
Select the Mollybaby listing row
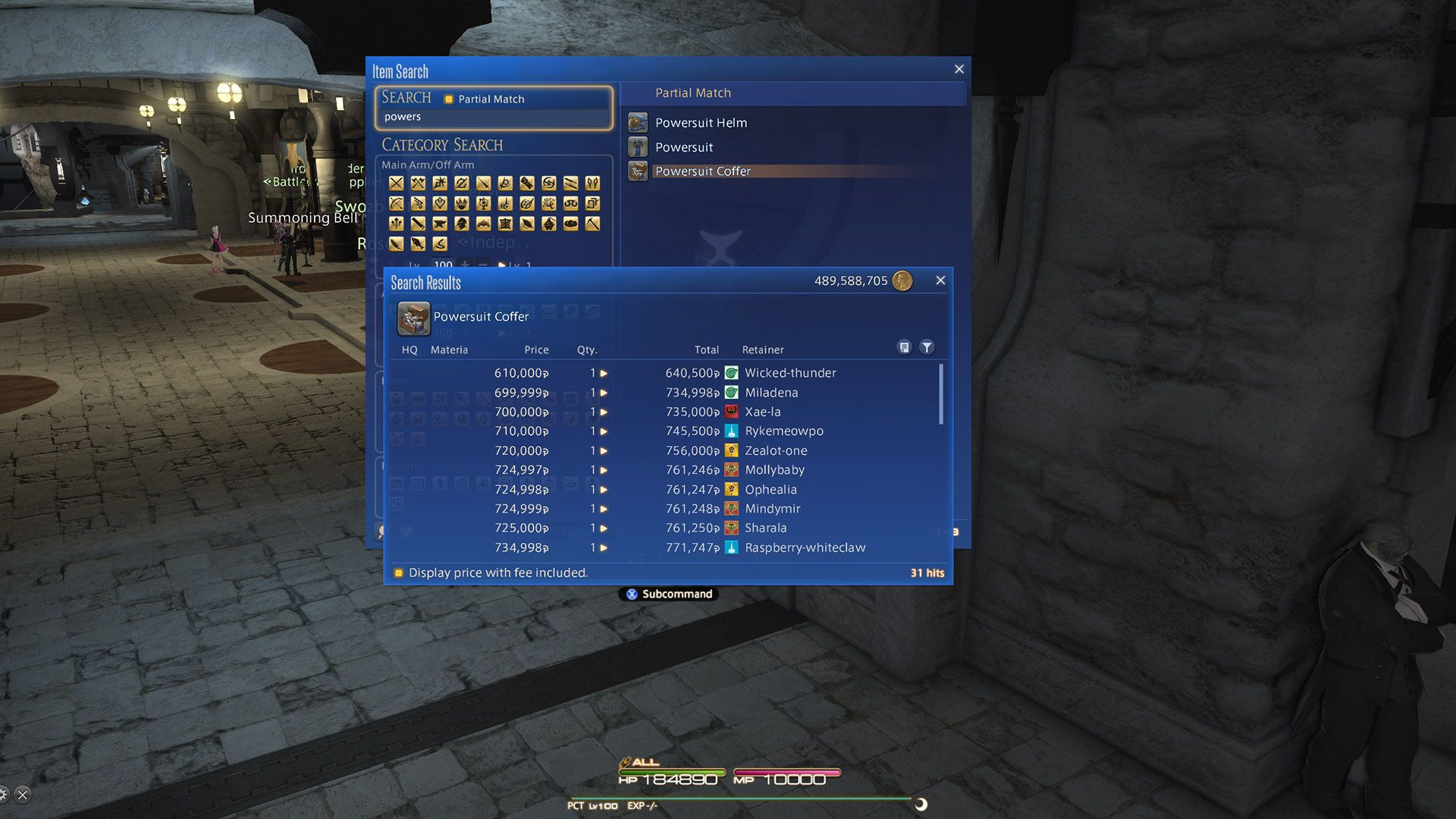(x=667, y=470)
